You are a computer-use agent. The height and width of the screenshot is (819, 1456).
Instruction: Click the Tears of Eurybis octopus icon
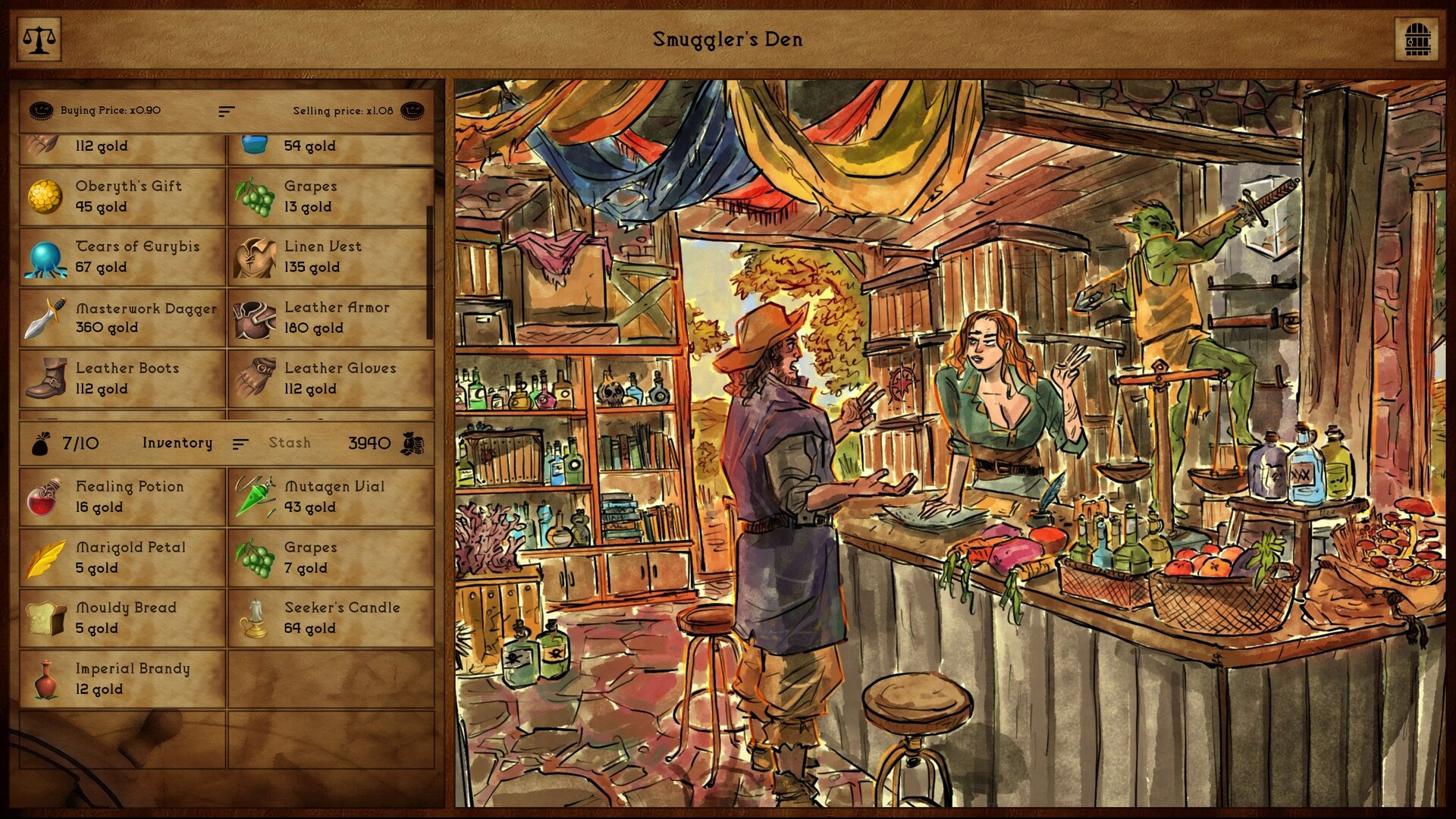45,256
